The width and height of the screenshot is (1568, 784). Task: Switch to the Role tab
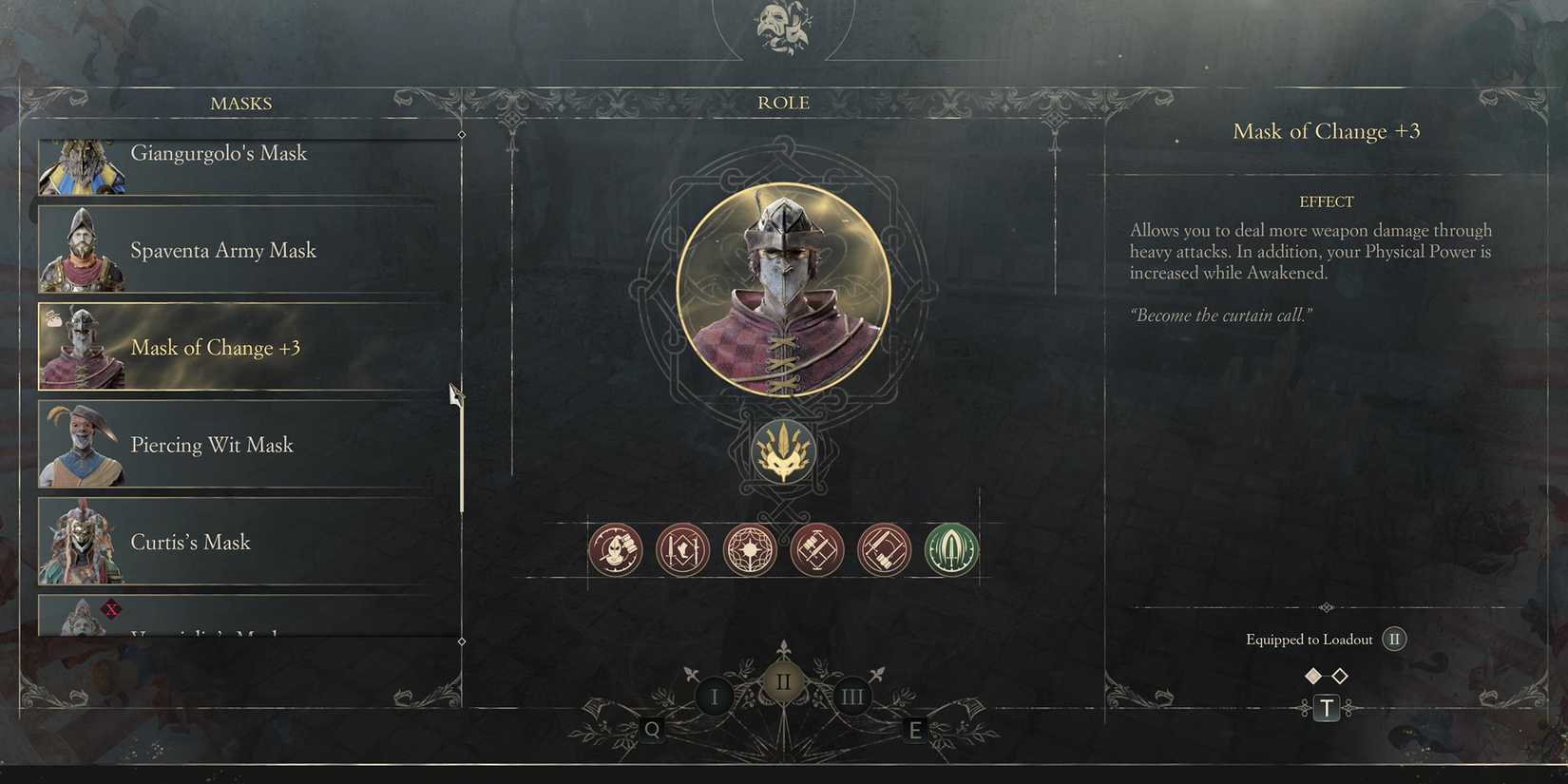783,102
